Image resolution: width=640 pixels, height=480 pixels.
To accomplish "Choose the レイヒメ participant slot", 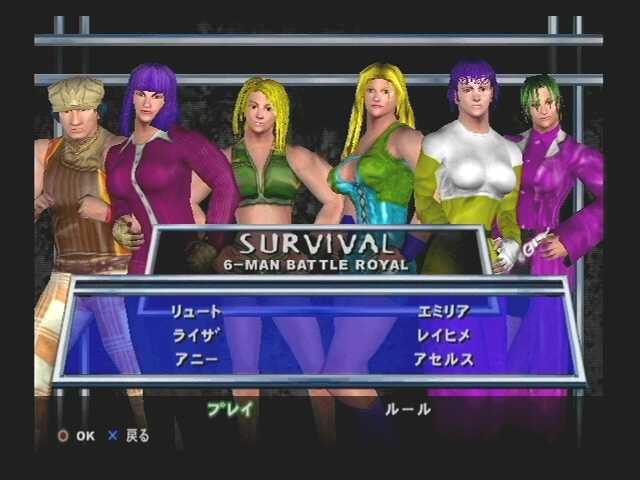I will (x=443, y=335).
